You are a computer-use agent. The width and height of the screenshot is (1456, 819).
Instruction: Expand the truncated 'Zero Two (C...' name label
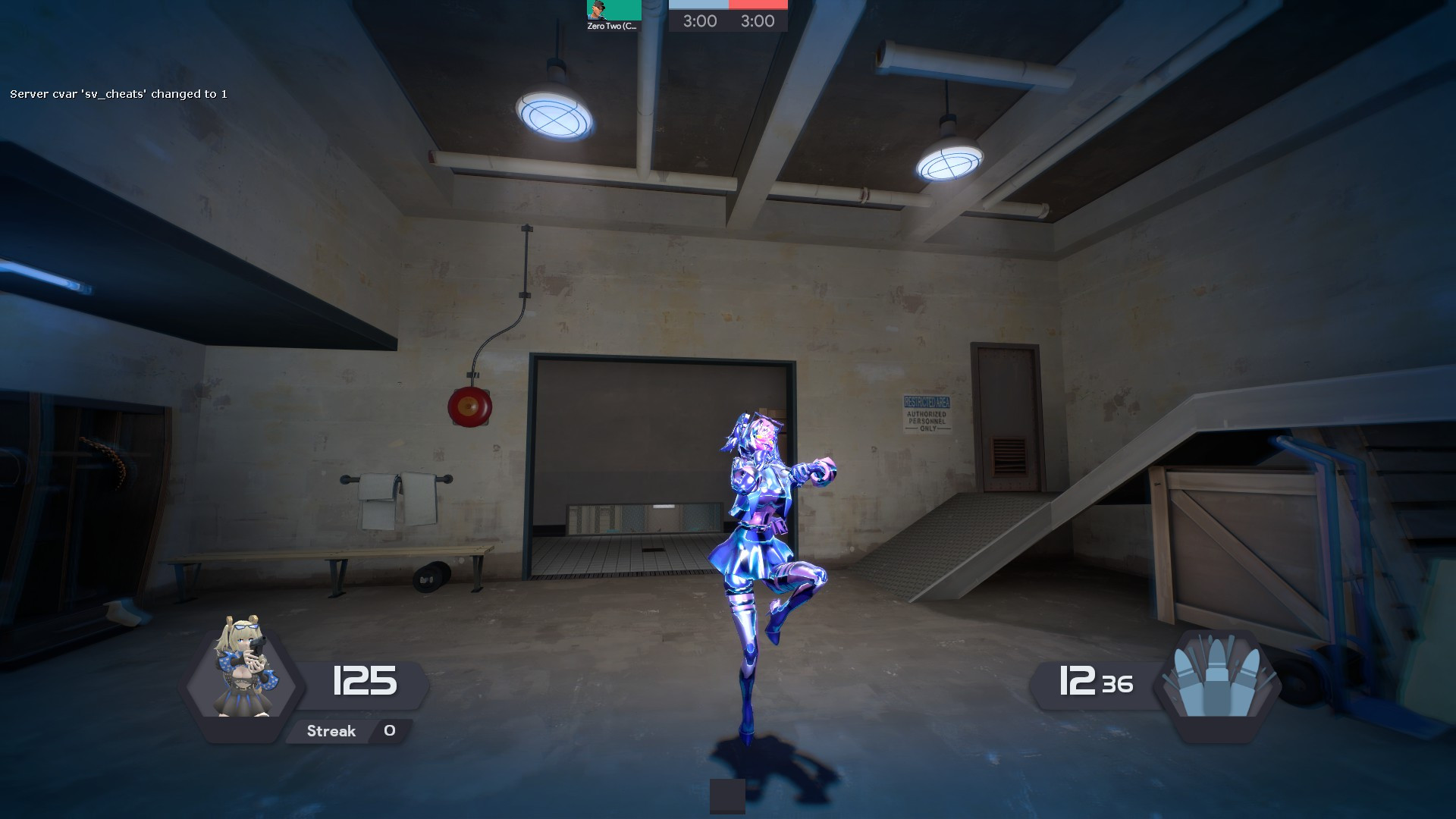[611, 25]
